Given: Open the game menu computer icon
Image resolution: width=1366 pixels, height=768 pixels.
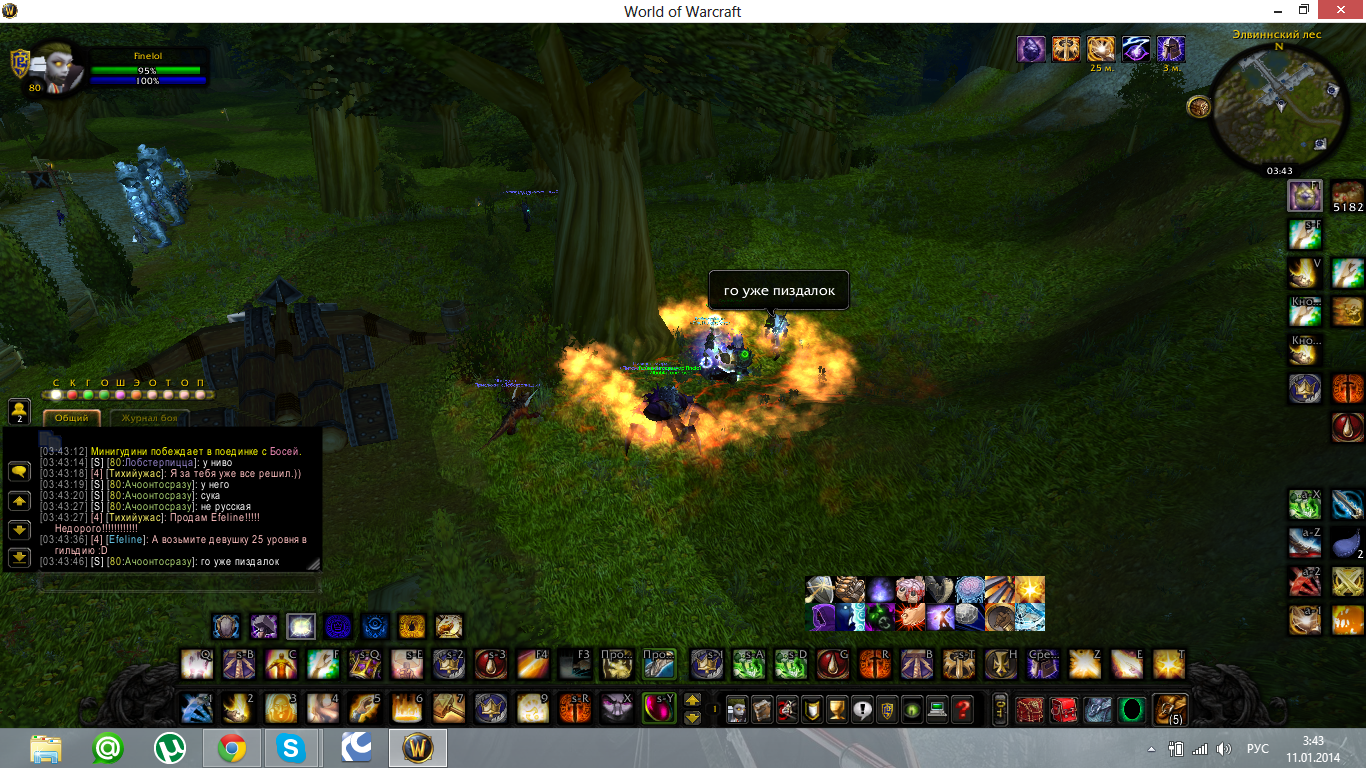Looking at the screenshot, I should [x=937, y=709].
